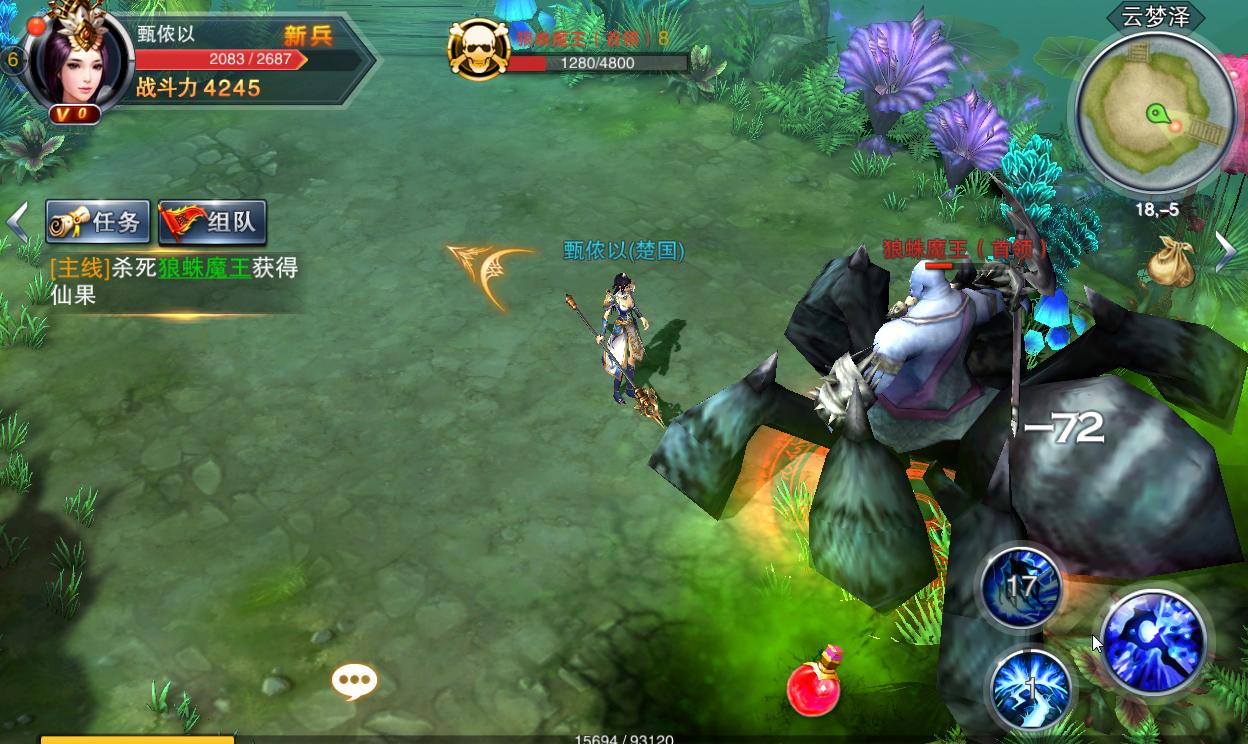This screenshot has width=1248, height=744.
Task: Open the gold pouch bag icon
Action: pos(1169,262)
